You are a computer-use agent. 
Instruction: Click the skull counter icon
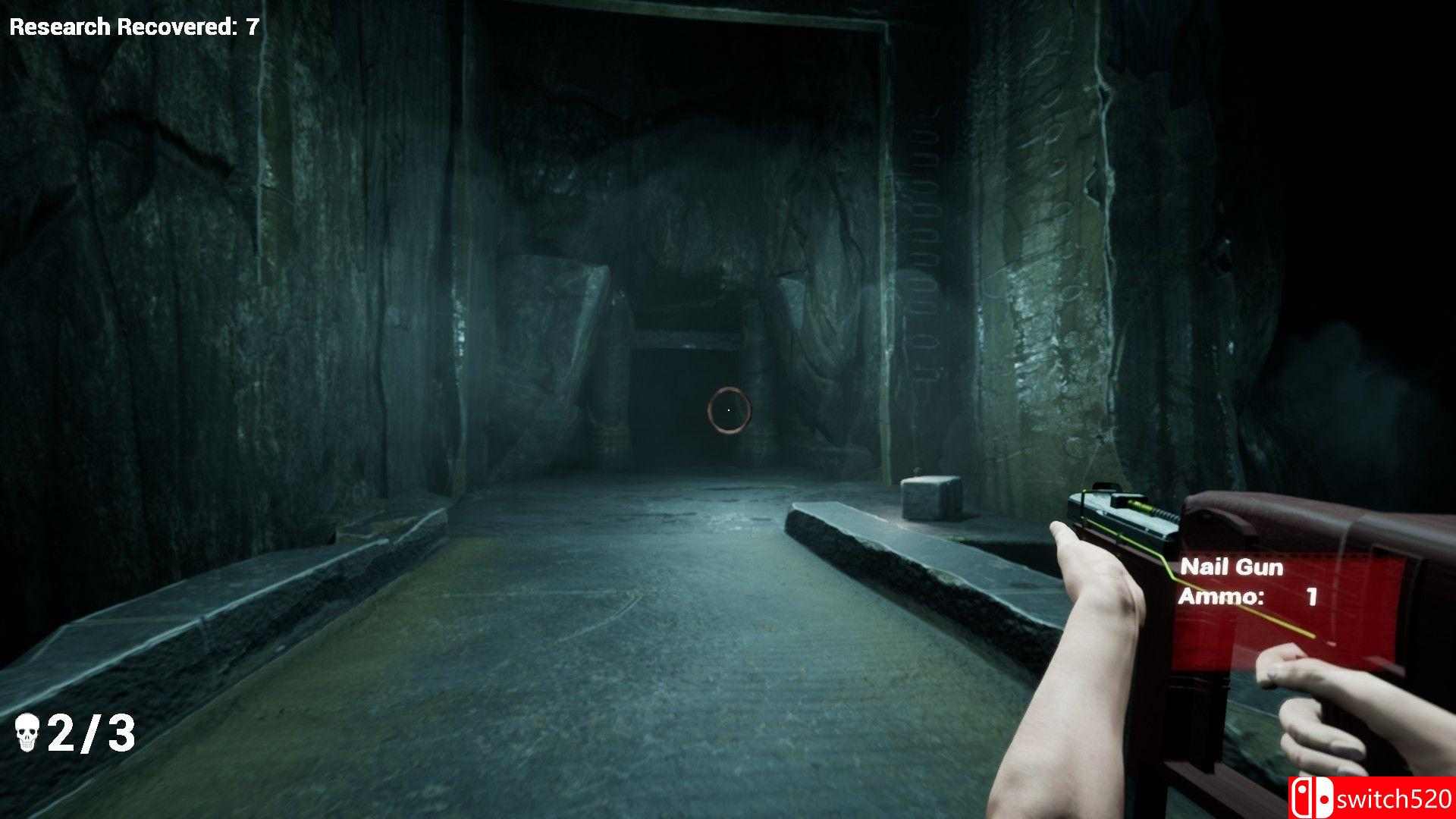pyautogui.click(x=28, y=733)
